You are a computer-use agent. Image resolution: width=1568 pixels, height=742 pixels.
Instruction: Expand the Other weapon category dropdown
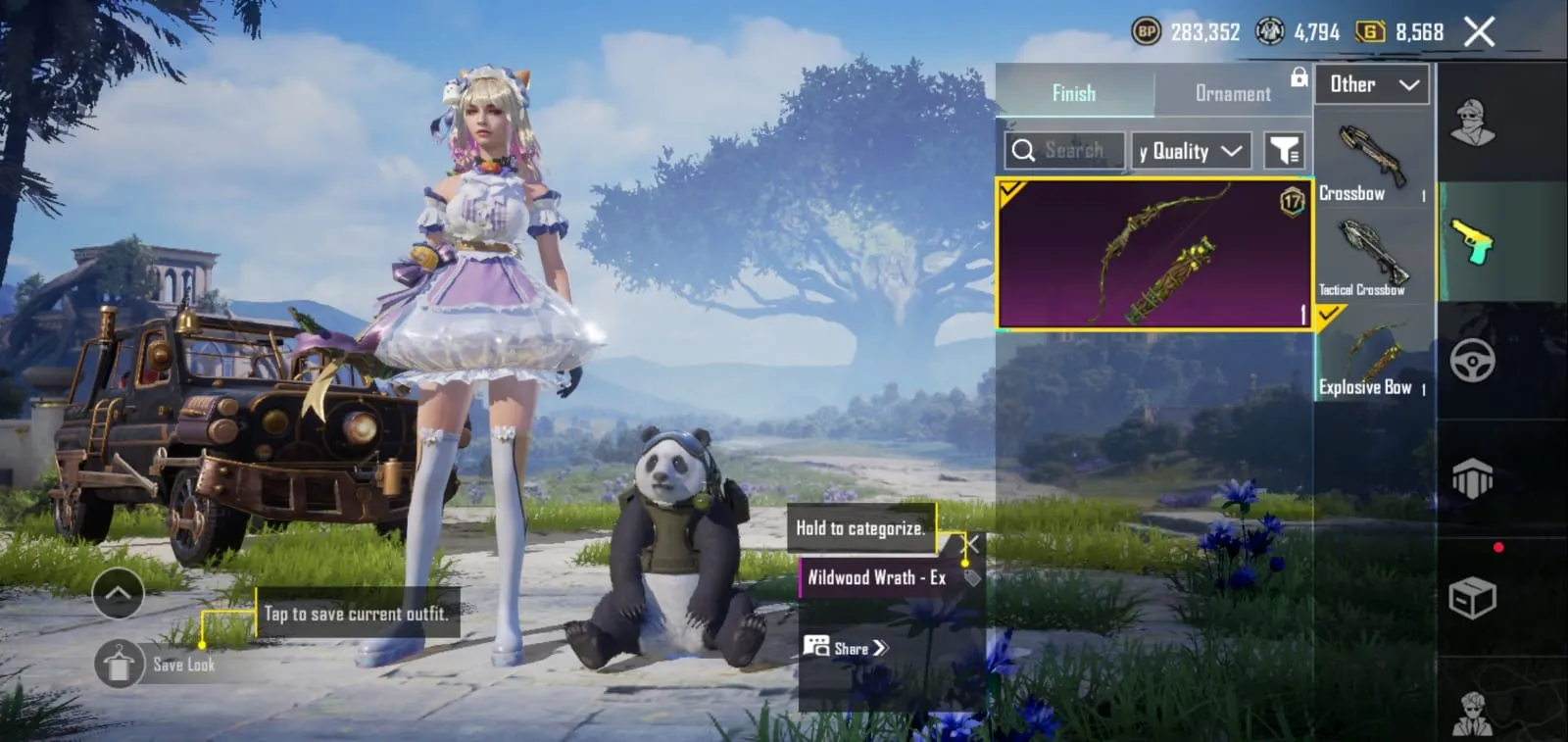pyautogui.click(x=1372, y=84)
